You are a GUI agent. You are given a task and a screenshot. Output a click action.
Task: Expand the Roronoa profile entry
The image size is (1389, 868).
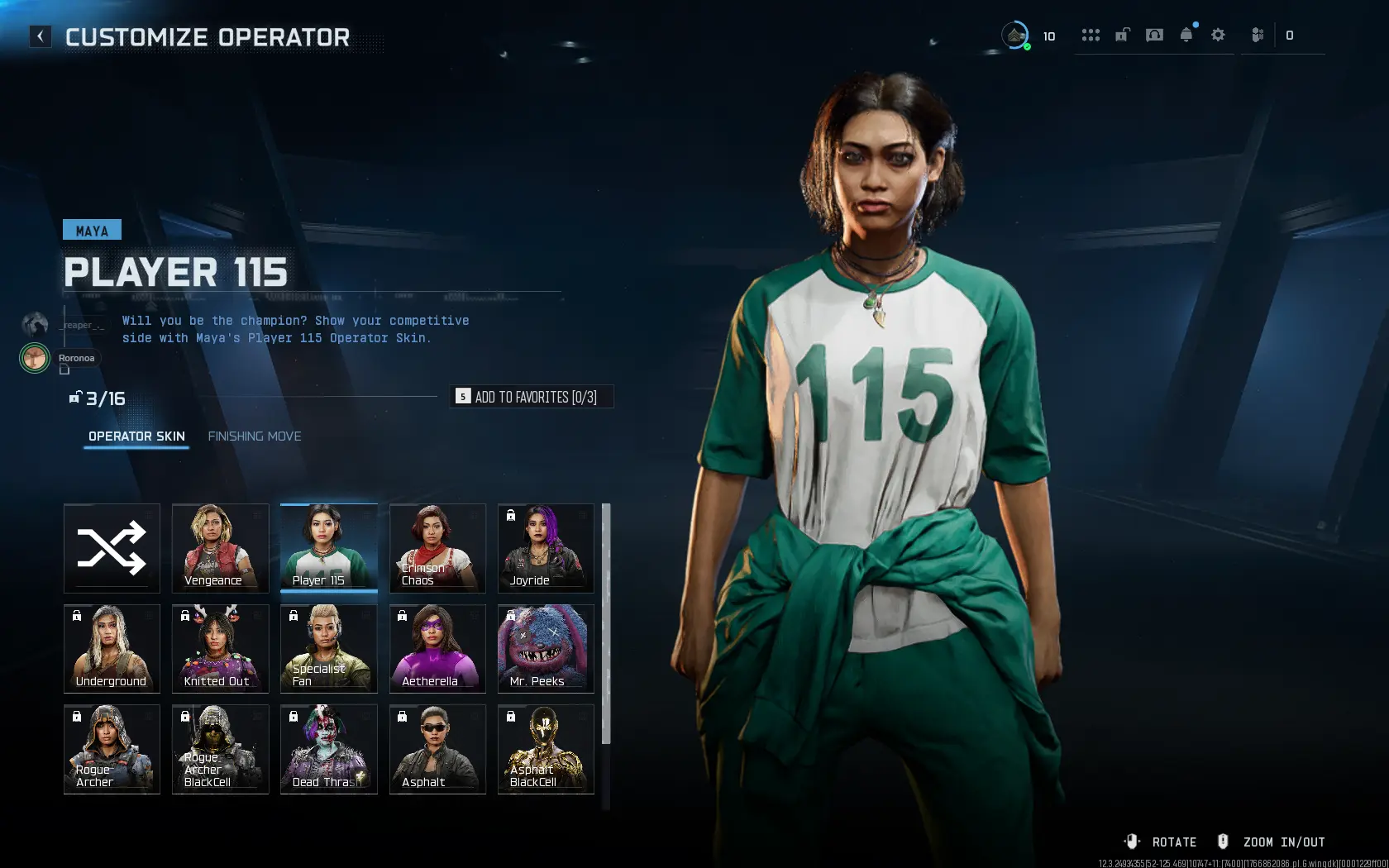[x=76, y=358]
